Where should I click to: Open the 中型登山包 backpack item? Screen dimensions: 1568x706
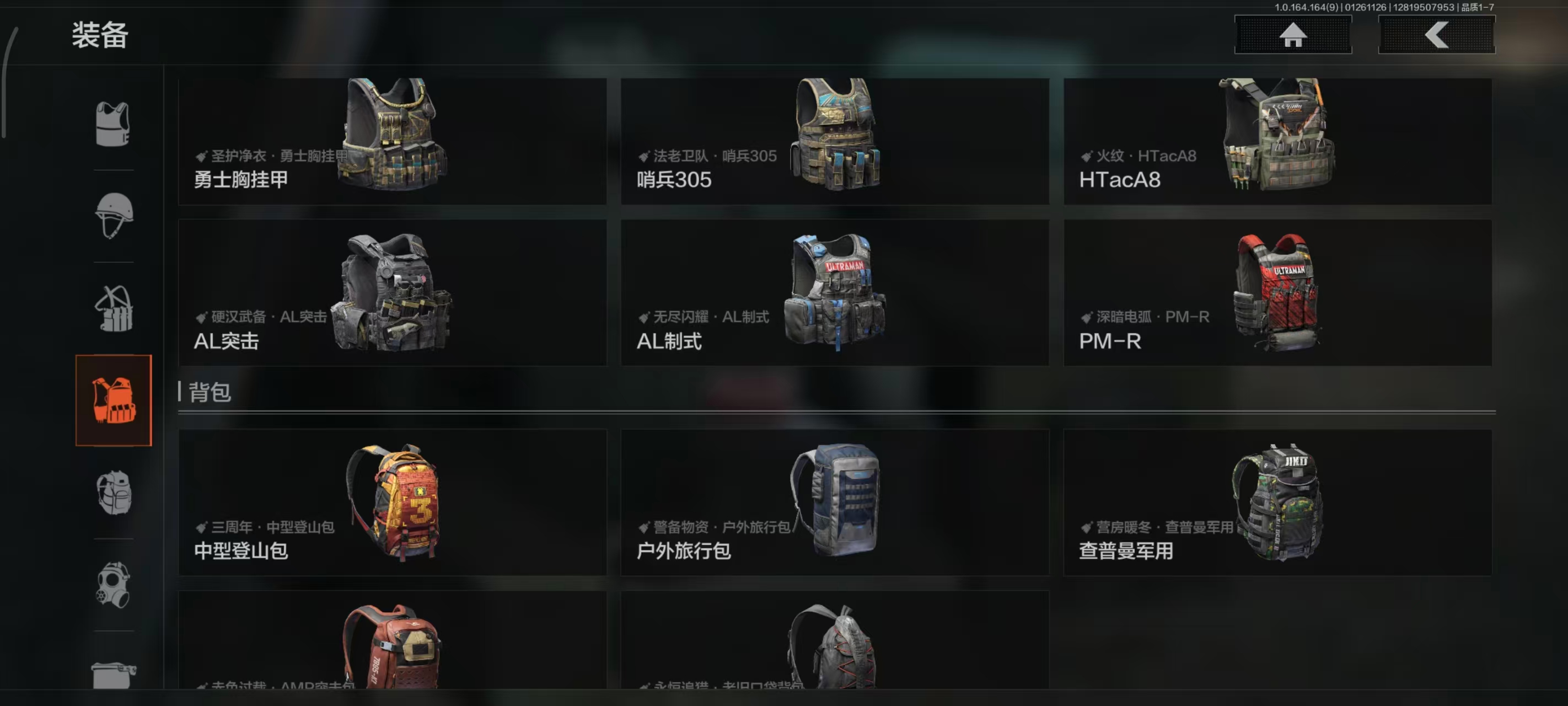click(393, 502)
